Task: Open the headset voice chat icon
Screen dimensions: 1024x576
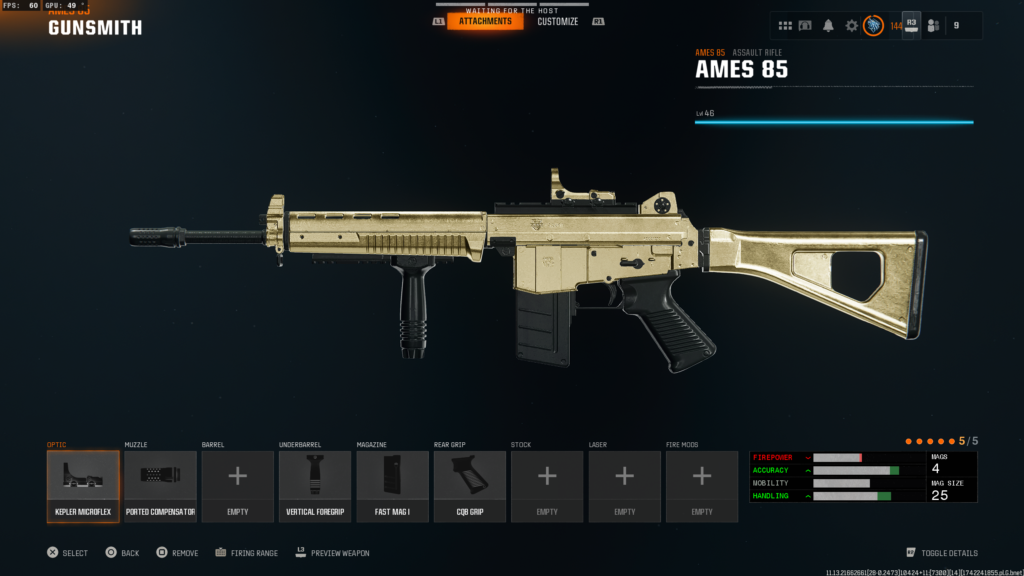Action: [x=805, y=26]
